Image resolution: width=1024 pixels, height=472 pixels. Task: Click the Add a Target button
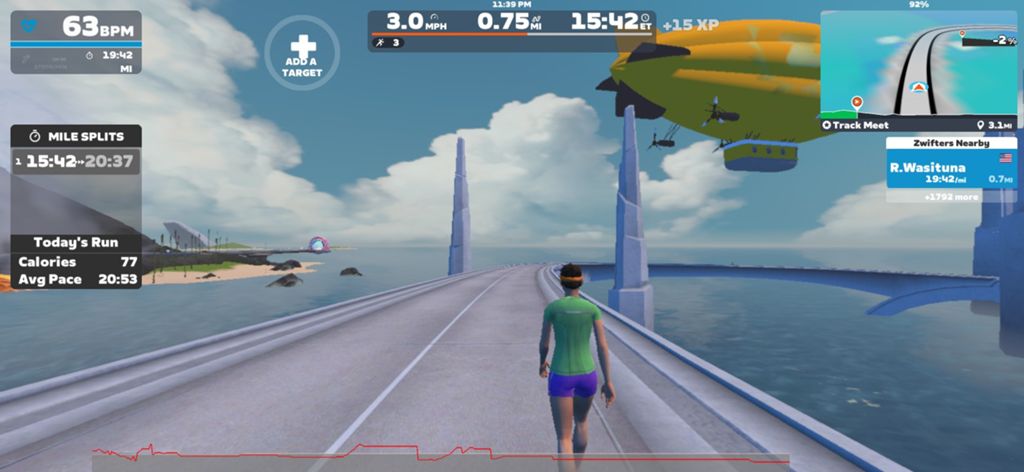(302, 53)
